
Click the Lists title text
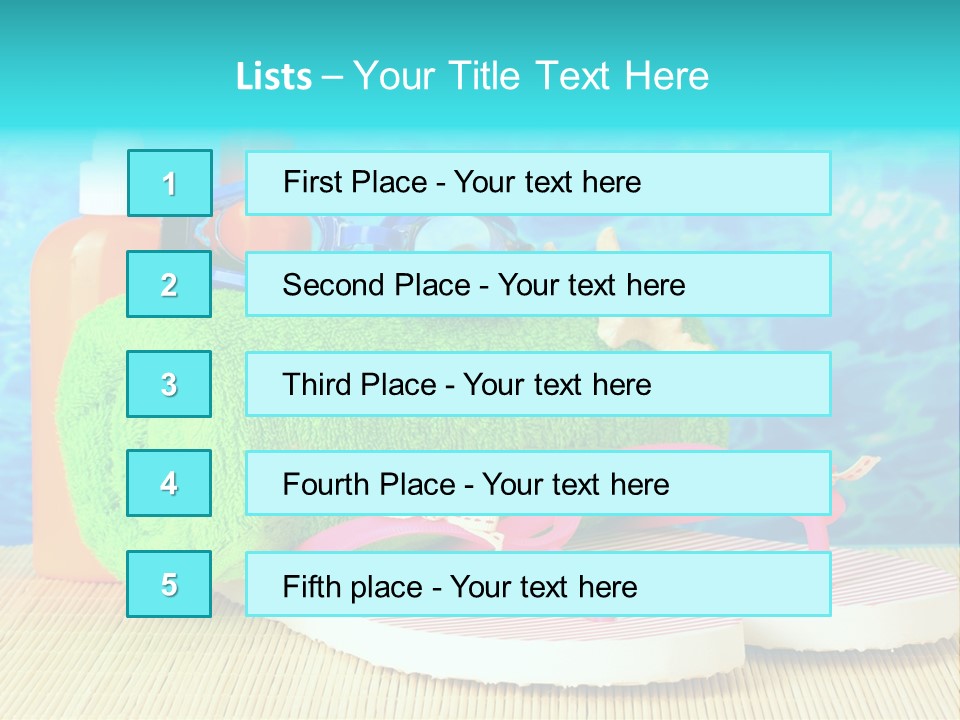(x=472, y=76)
